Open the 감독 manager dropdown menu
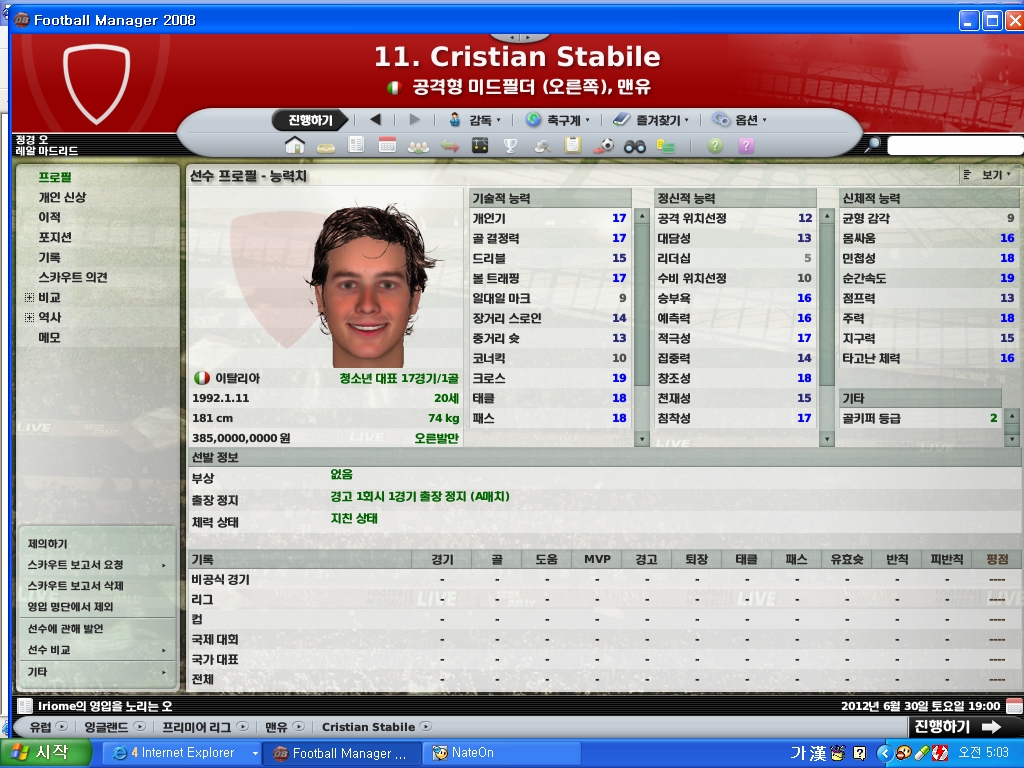This screenshot has width=1024, height=768. click(x=480, y=120)
